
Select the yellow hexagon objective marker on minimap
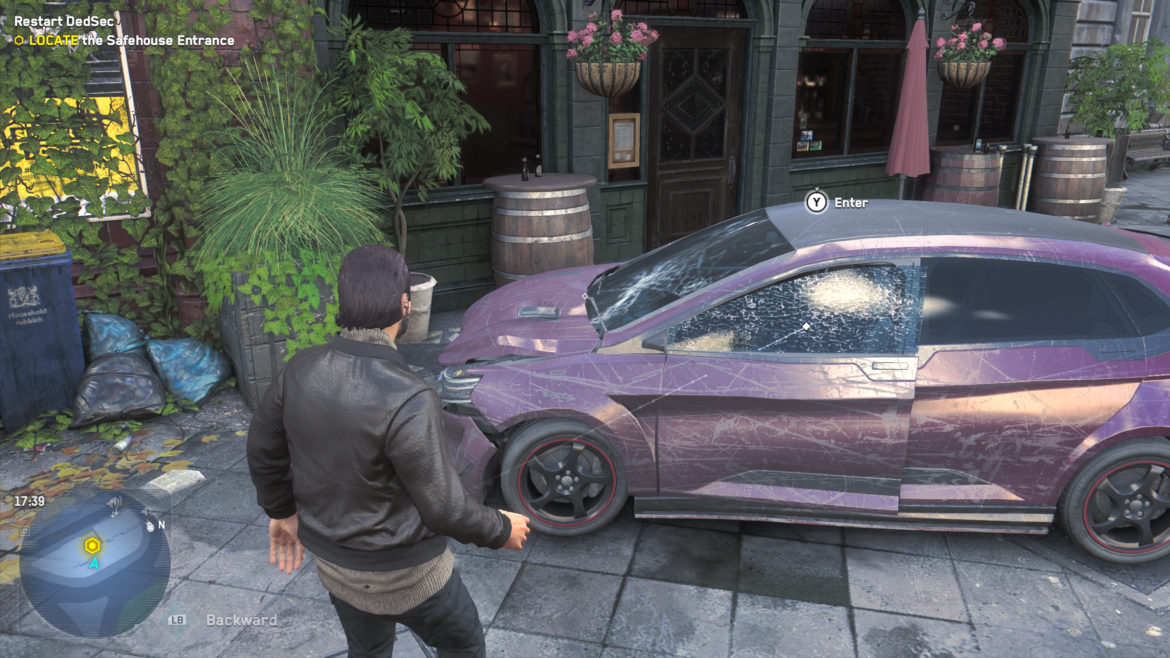click(x=92, y=545)
